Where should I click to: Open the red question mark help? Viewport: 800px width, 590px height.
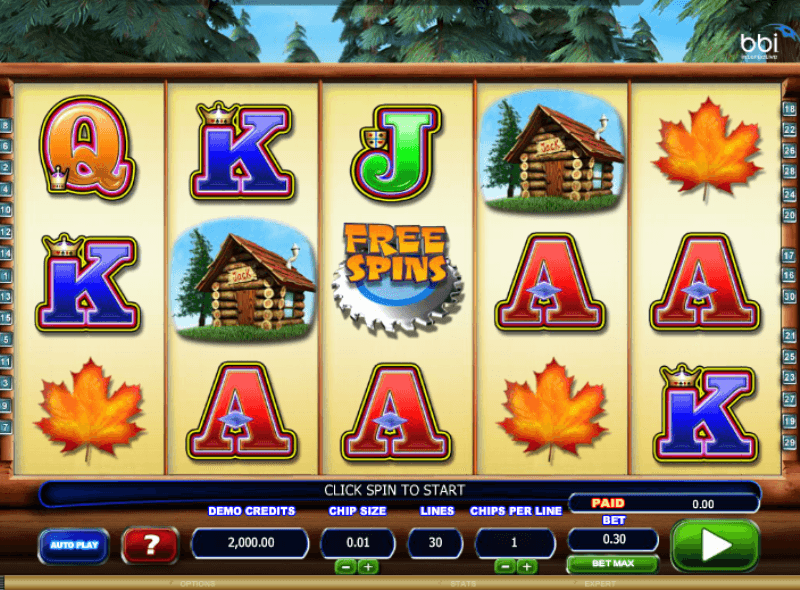pos(150,545)
